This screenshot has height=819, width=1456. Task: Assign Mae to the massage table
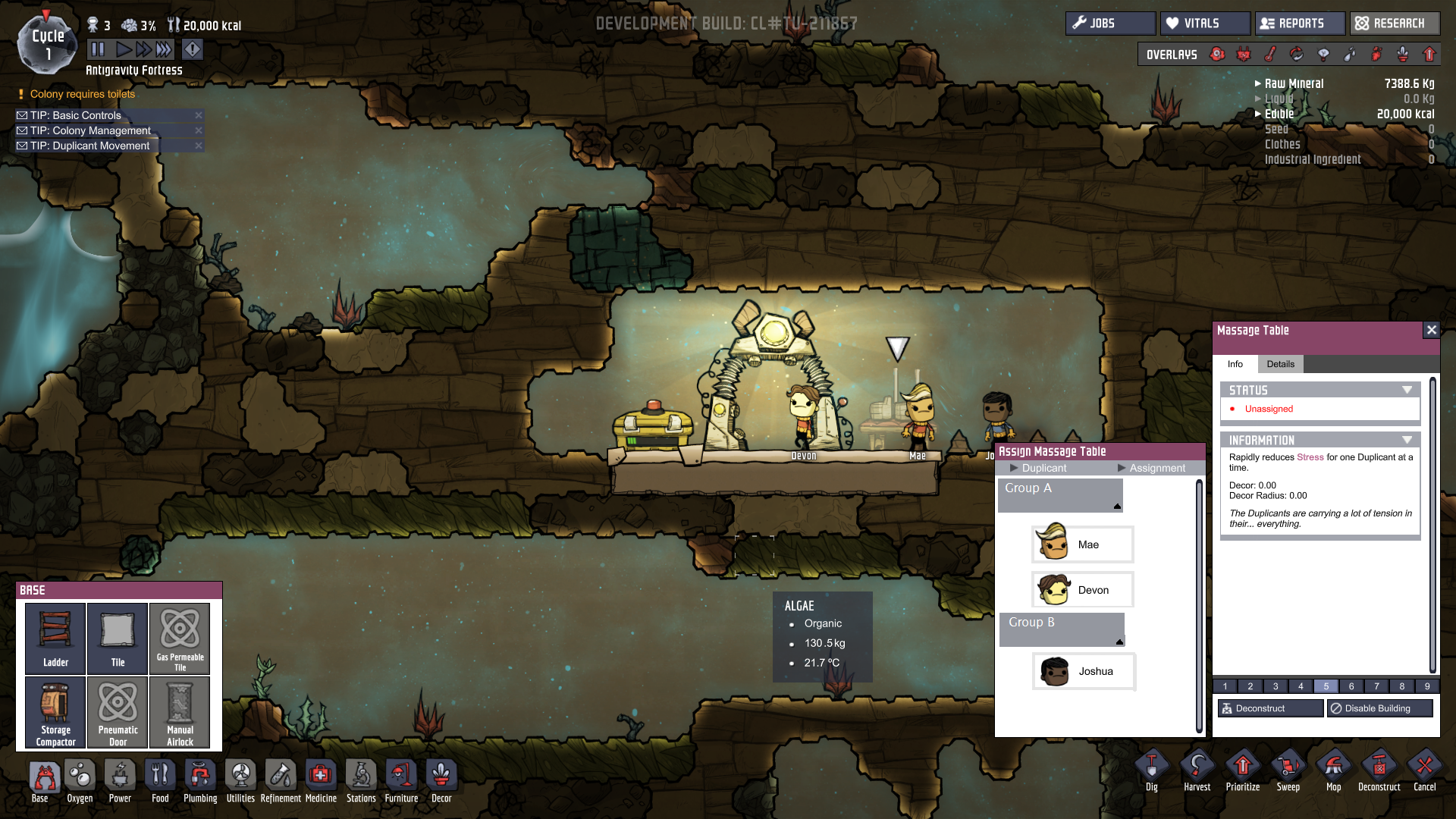(1083, 544)
